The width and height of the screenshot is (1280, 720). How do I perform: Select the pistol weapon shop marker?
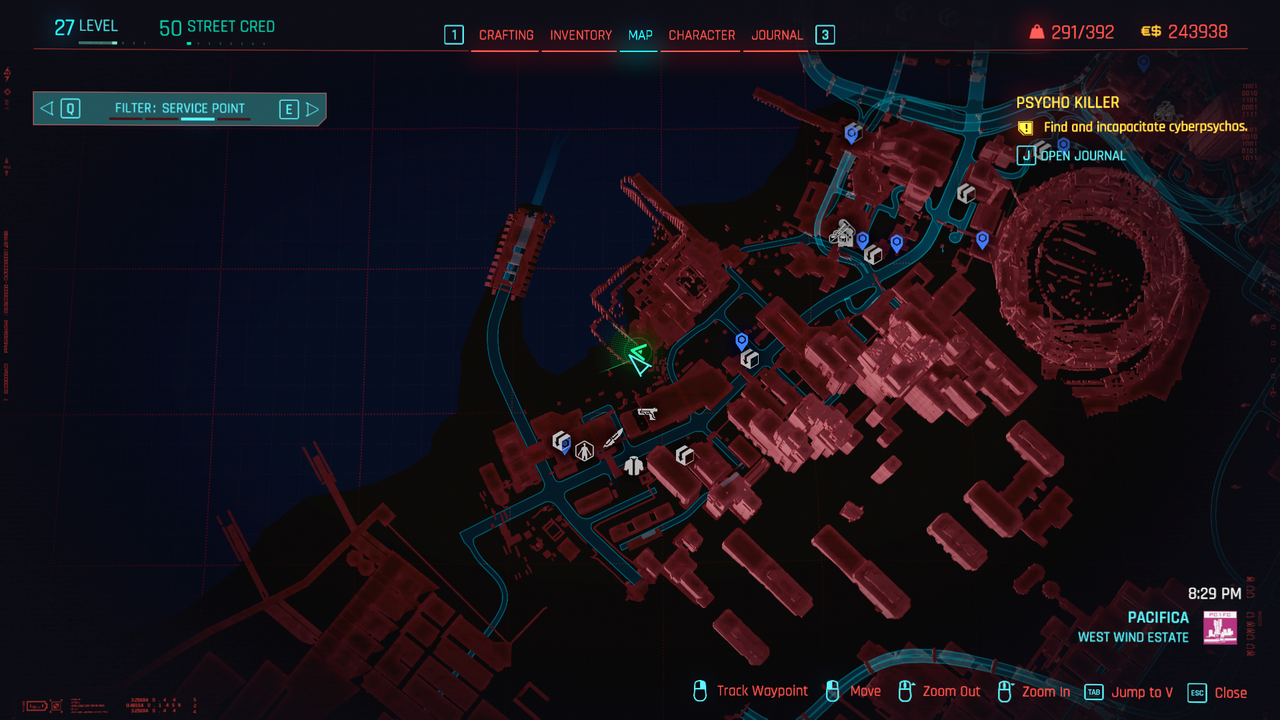[x=647, y=411]
